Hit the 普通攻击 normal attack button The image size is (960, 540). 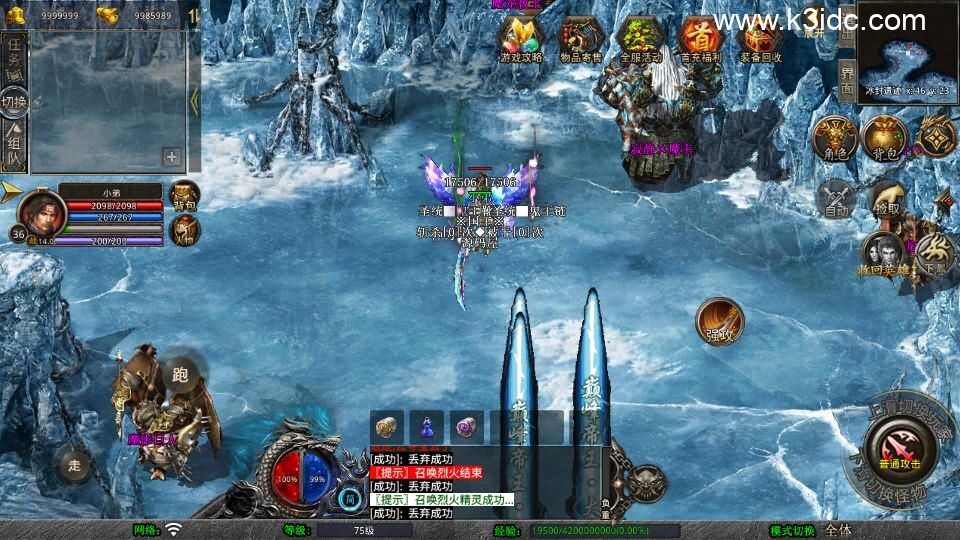[x=901, y=443]
